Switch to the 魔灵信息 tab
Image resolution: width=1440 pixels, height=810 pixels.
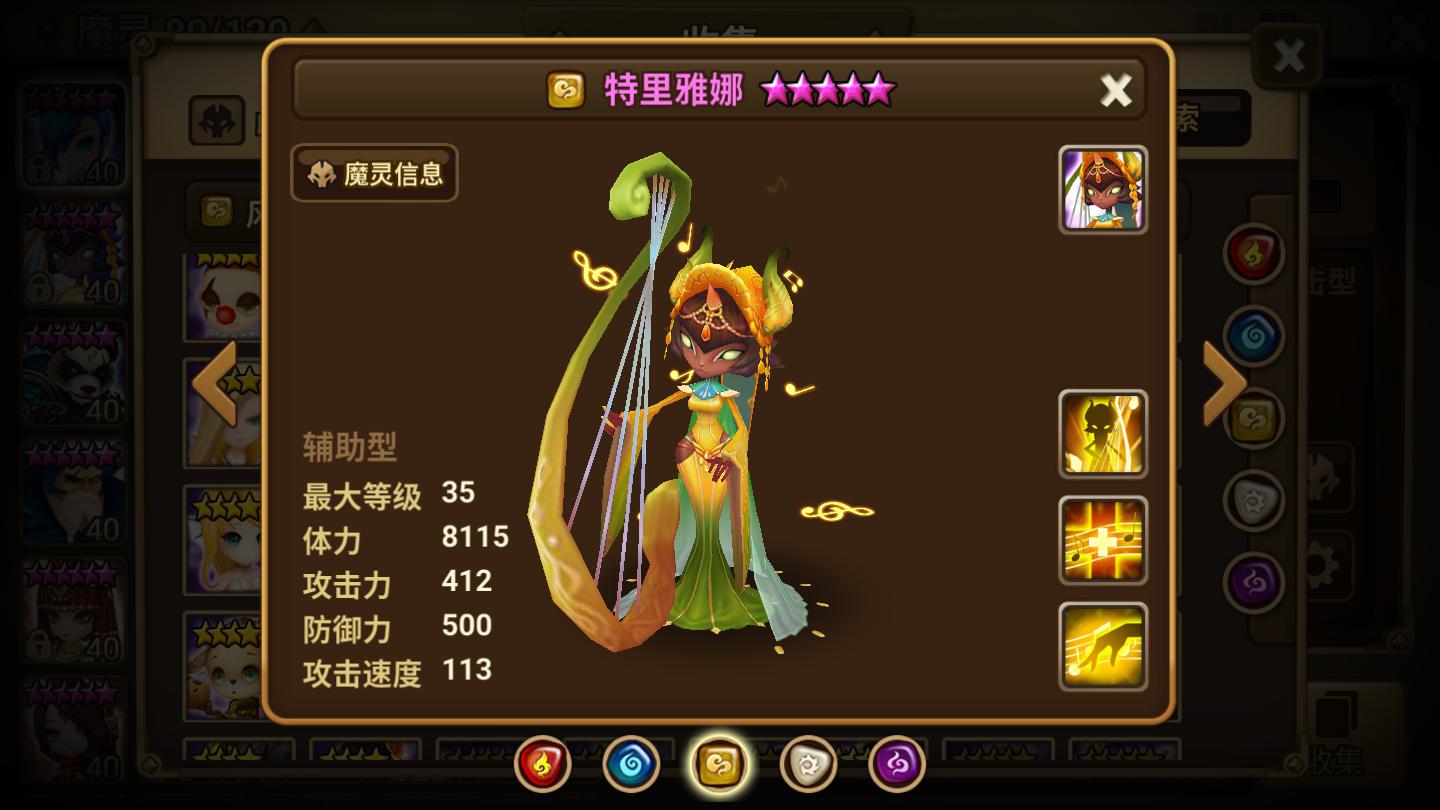373,173
